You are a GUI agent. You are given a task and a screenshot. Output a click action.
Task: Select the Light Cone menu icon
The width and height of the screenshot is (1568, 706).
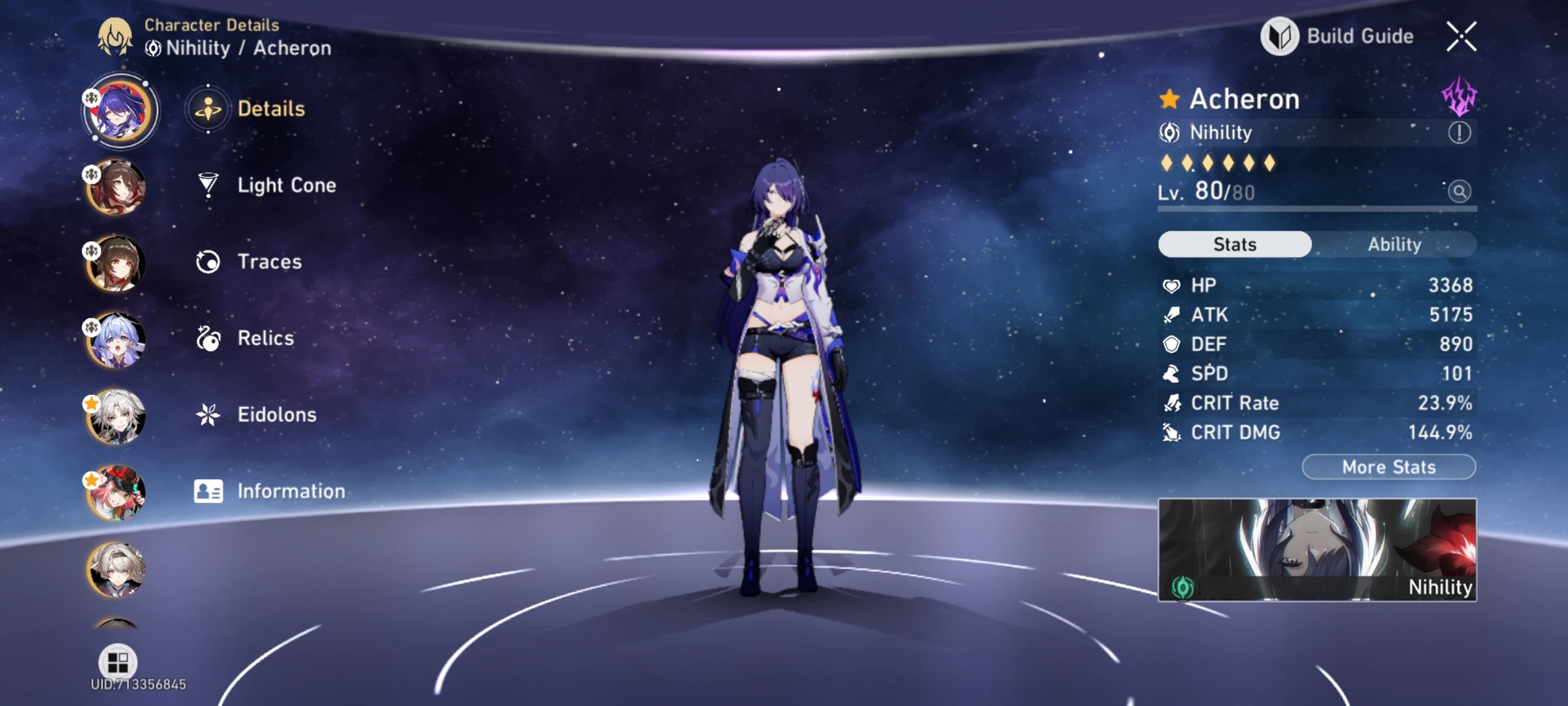coord(208,186)
